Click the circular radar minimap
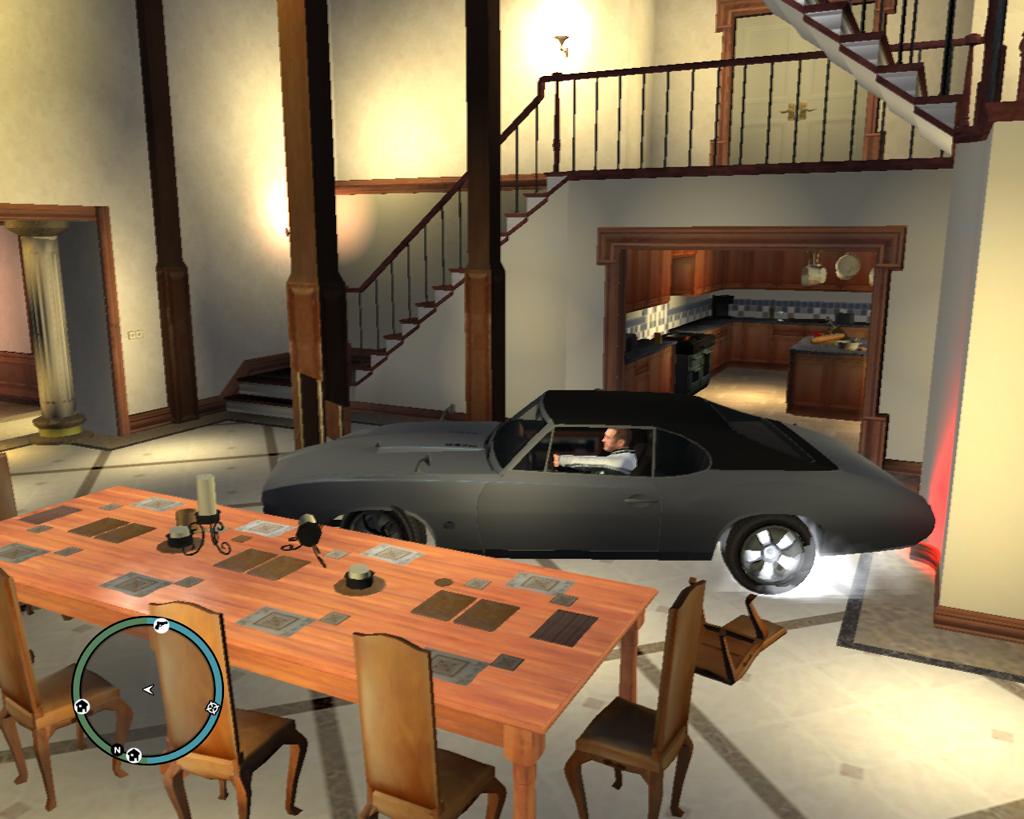The height and width of the screenshot is (819, 1024). coord(147,690)
